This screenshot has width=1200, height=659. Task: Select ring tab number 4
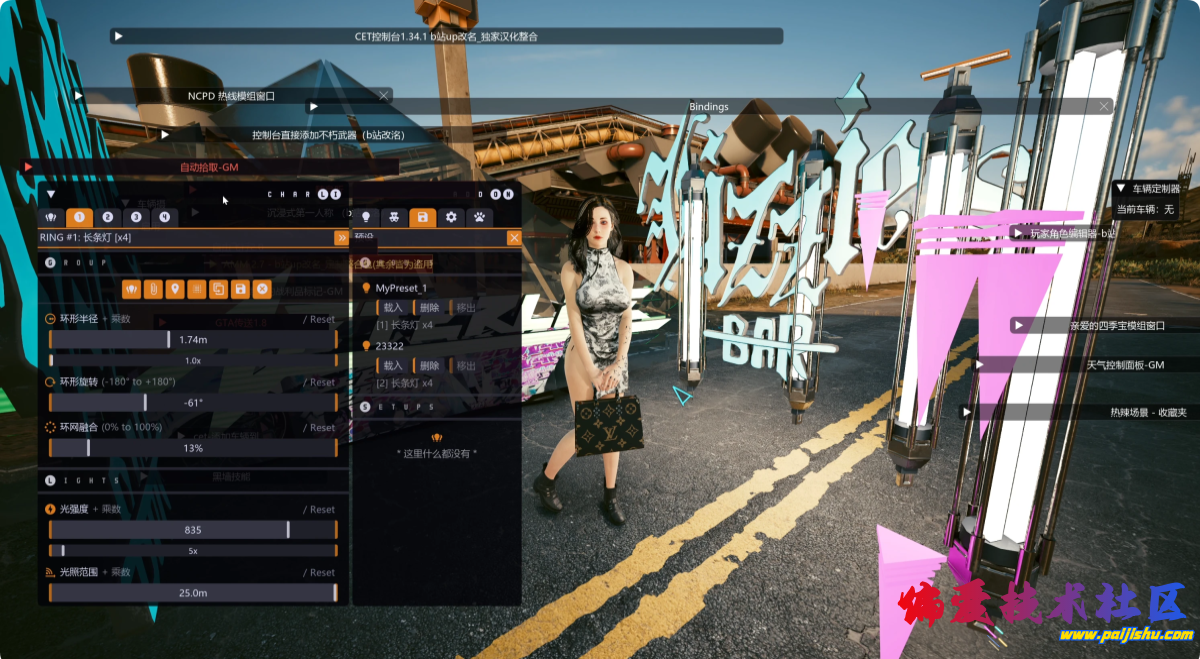[x=164, y=217]
